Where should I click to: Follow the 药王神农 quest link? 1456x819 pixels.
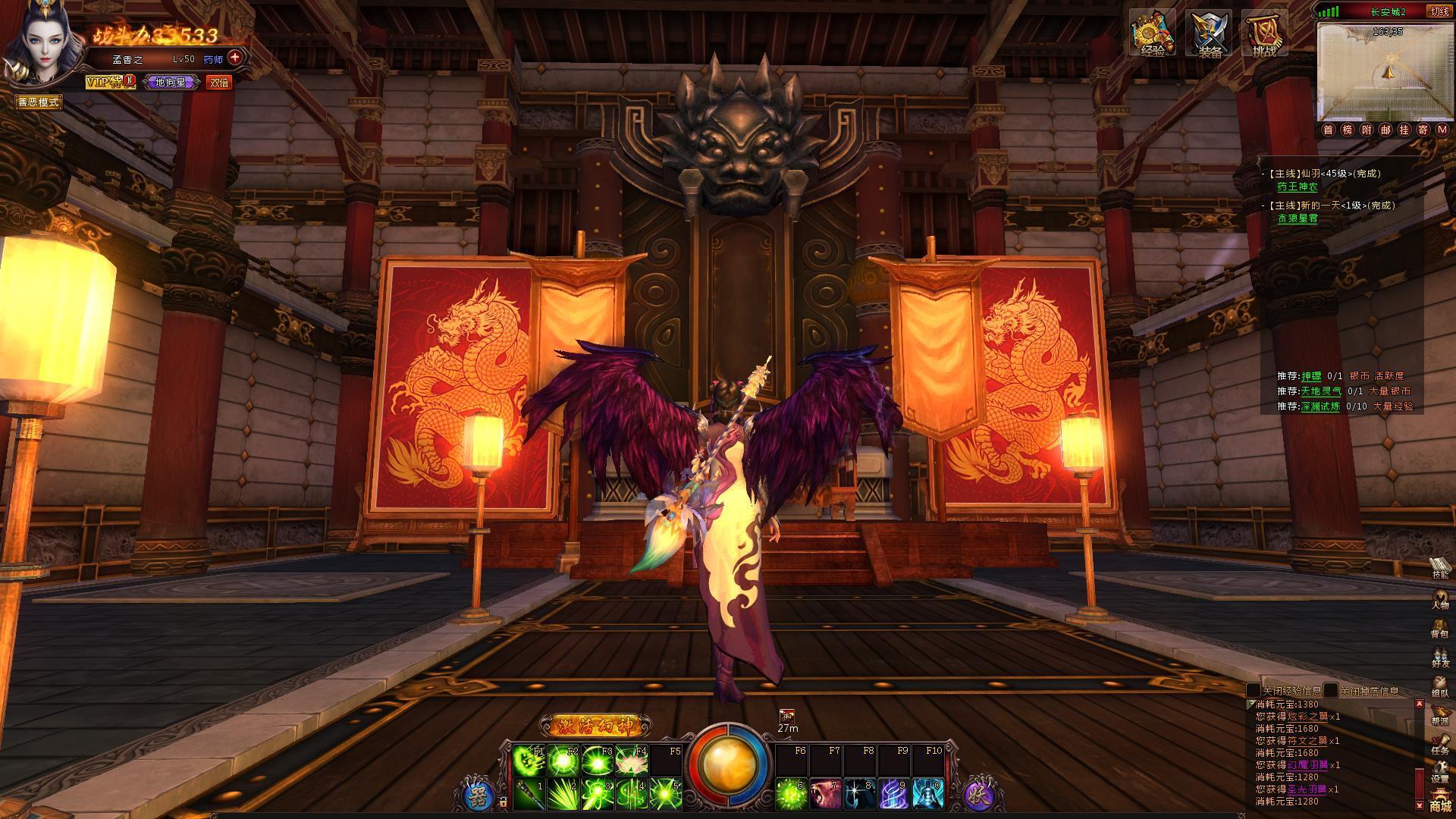(1298, 187)
